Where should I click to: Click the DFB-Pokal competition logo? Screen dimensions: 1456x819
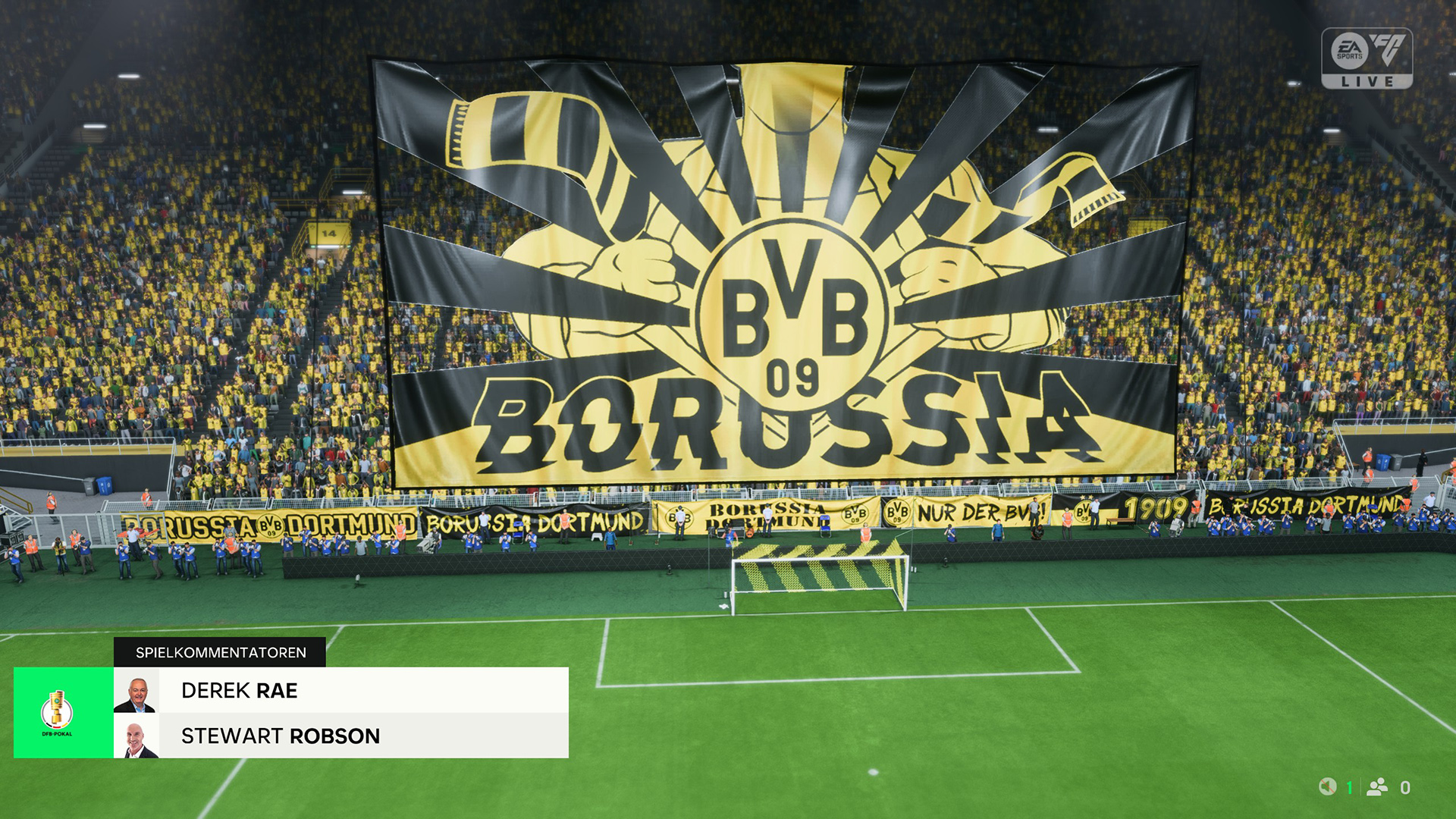[x=58, y=713]
